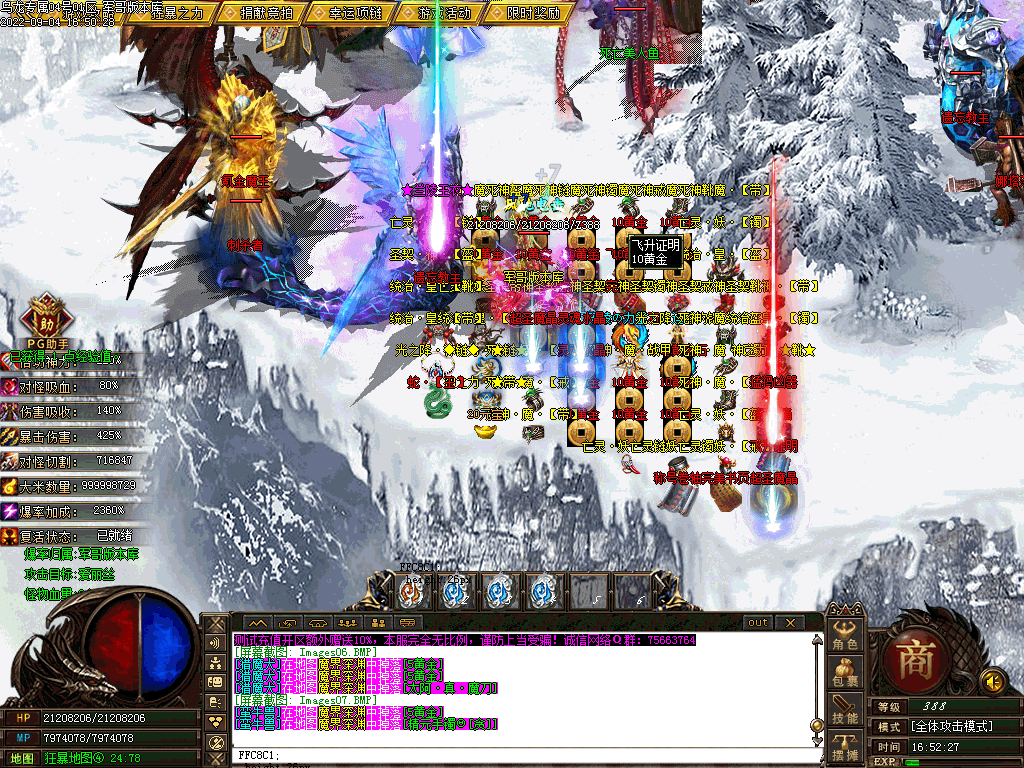The image size is (1024, 768).
Task: Open the 捐献竞拍 menu button
Action: tap(266, 13)
